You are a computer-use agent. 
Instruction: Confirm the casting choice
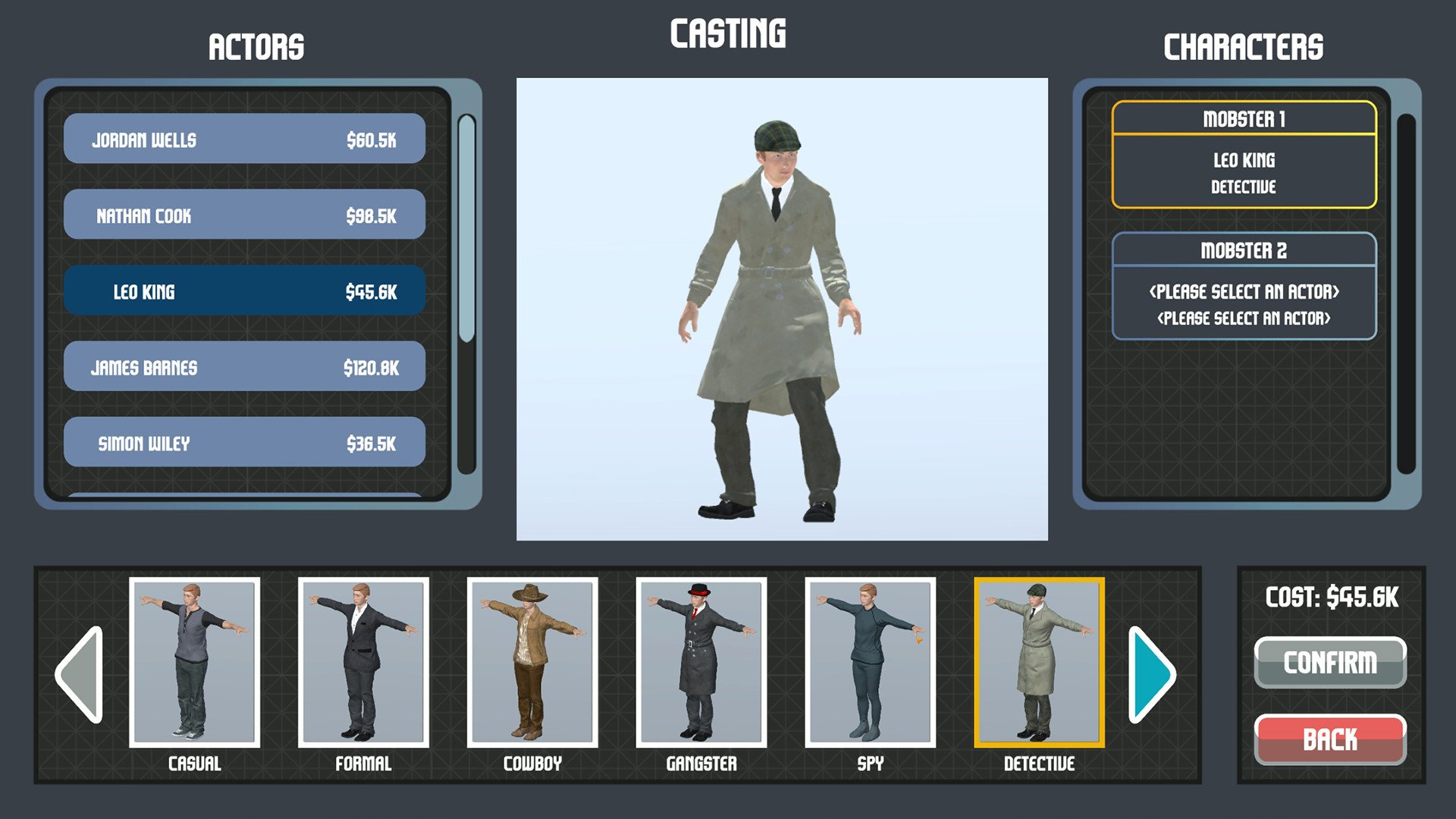(x=1330, y=661)
